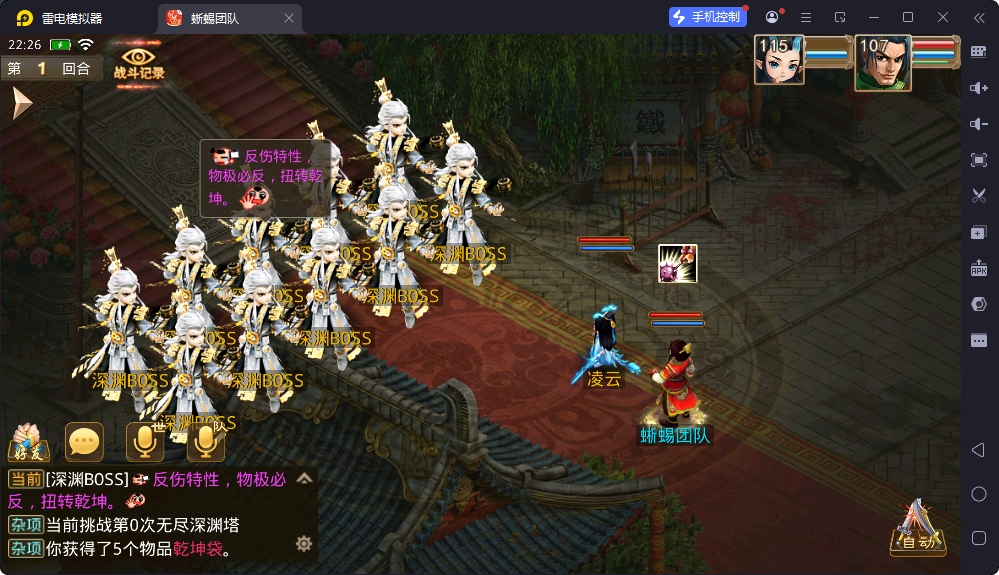The image size is (999, 575).
Task: Activate the world channel (世) microphone
Action: tap(145, 442)
